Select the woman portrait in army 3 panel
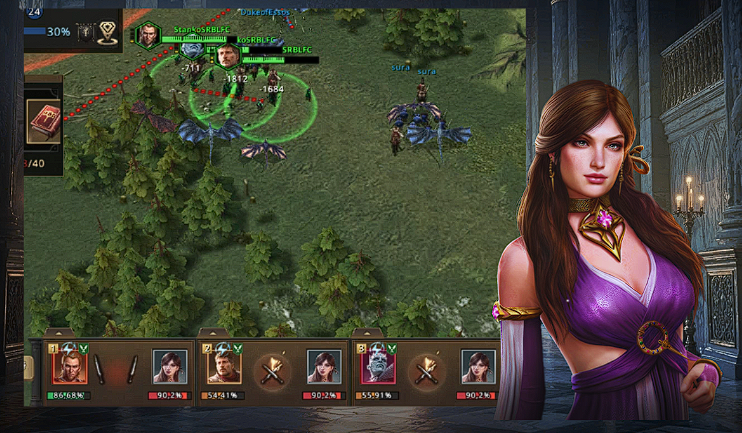The image size is (742, 433). (x=478, y=368)
